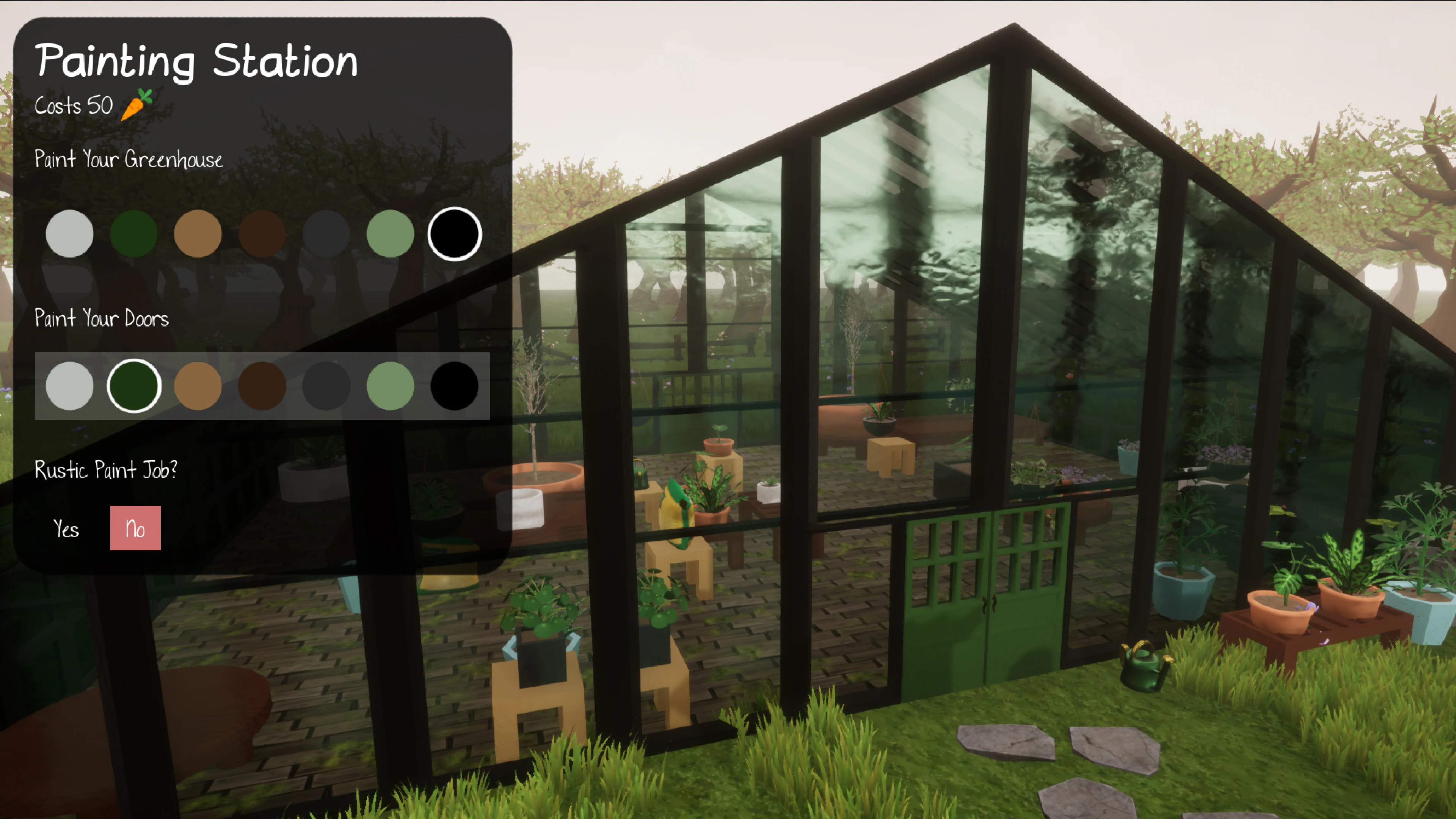The image size is (1456, 819).
Task: Select tan paint for the greenhouse
Action: coord(198,234)
